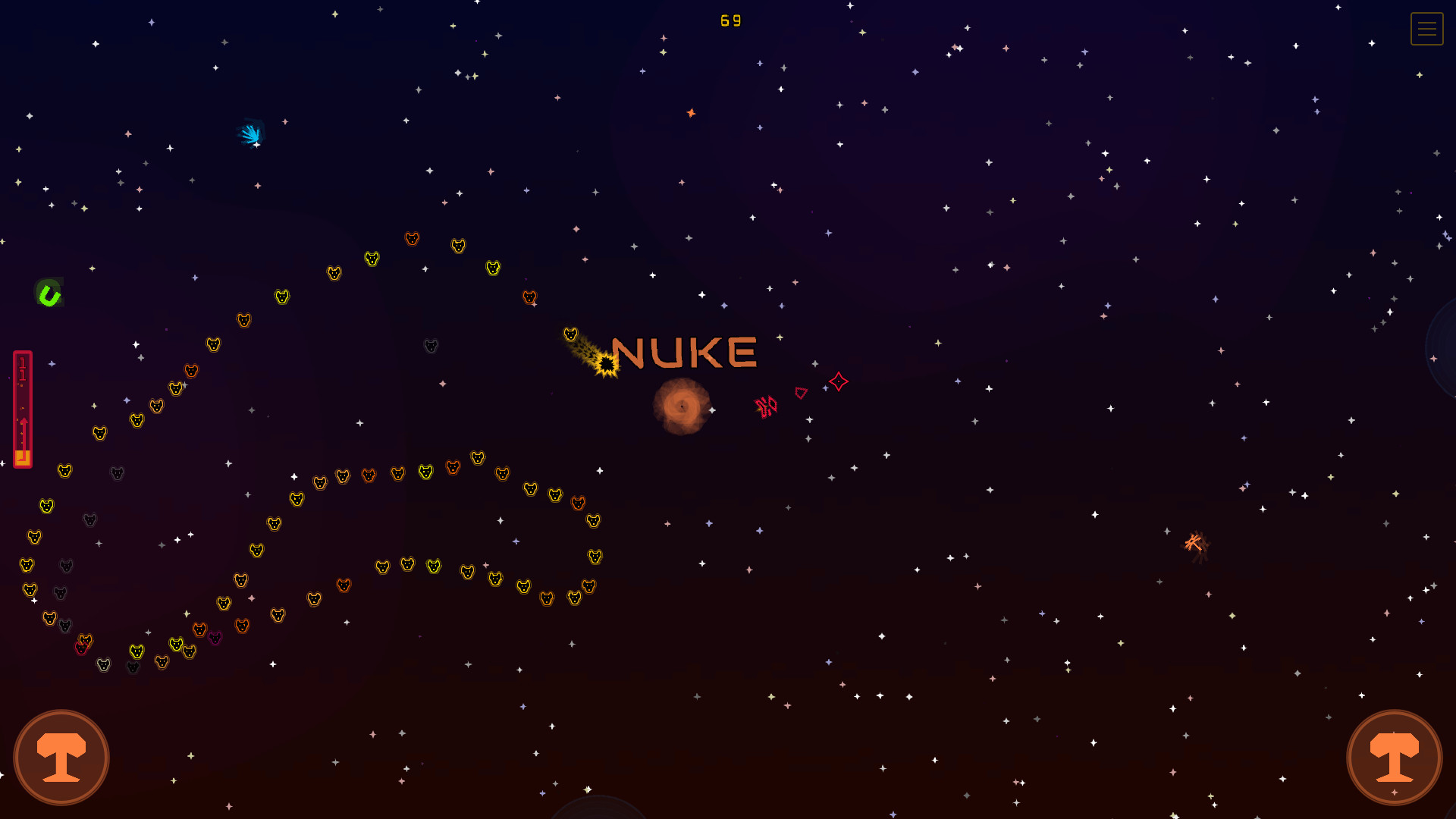Click the yellow comet explosion beside the NUKE text

point(606,363)
